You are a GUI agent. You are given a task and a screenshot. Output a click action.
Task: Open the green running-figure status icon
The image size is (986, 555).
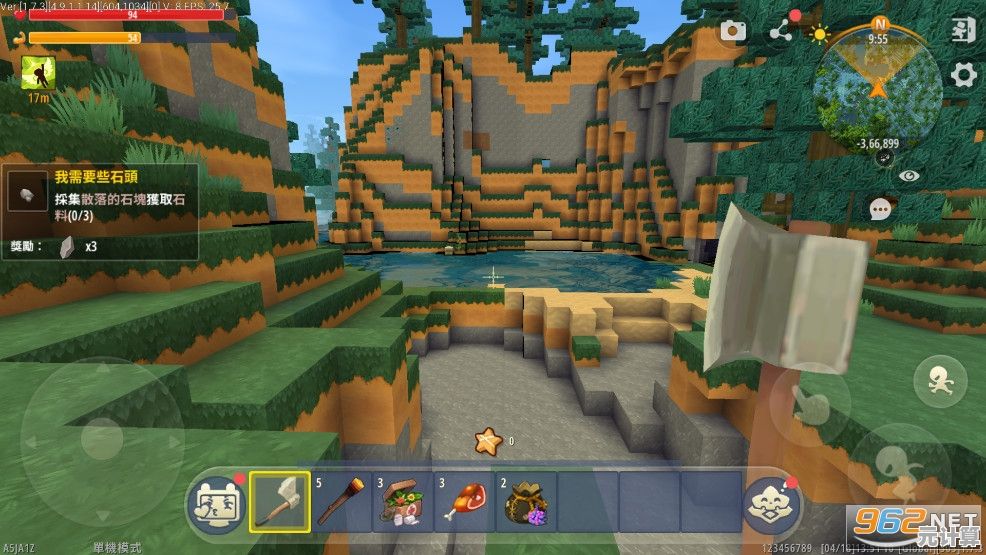[38, 72]
